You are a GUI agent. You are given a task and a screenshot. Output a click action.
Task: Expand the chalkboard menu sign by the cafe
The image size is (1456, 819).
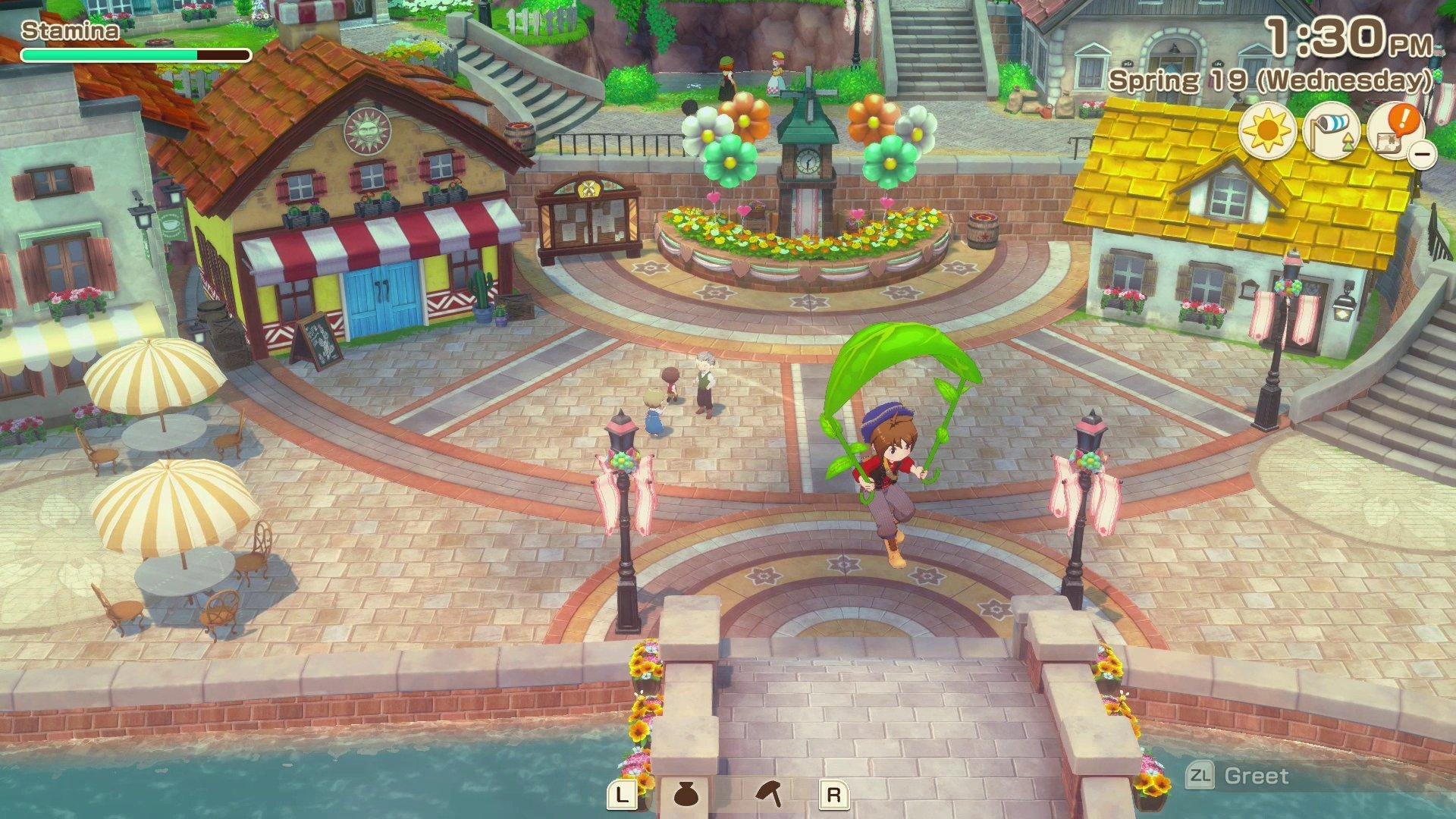point(318,341)
